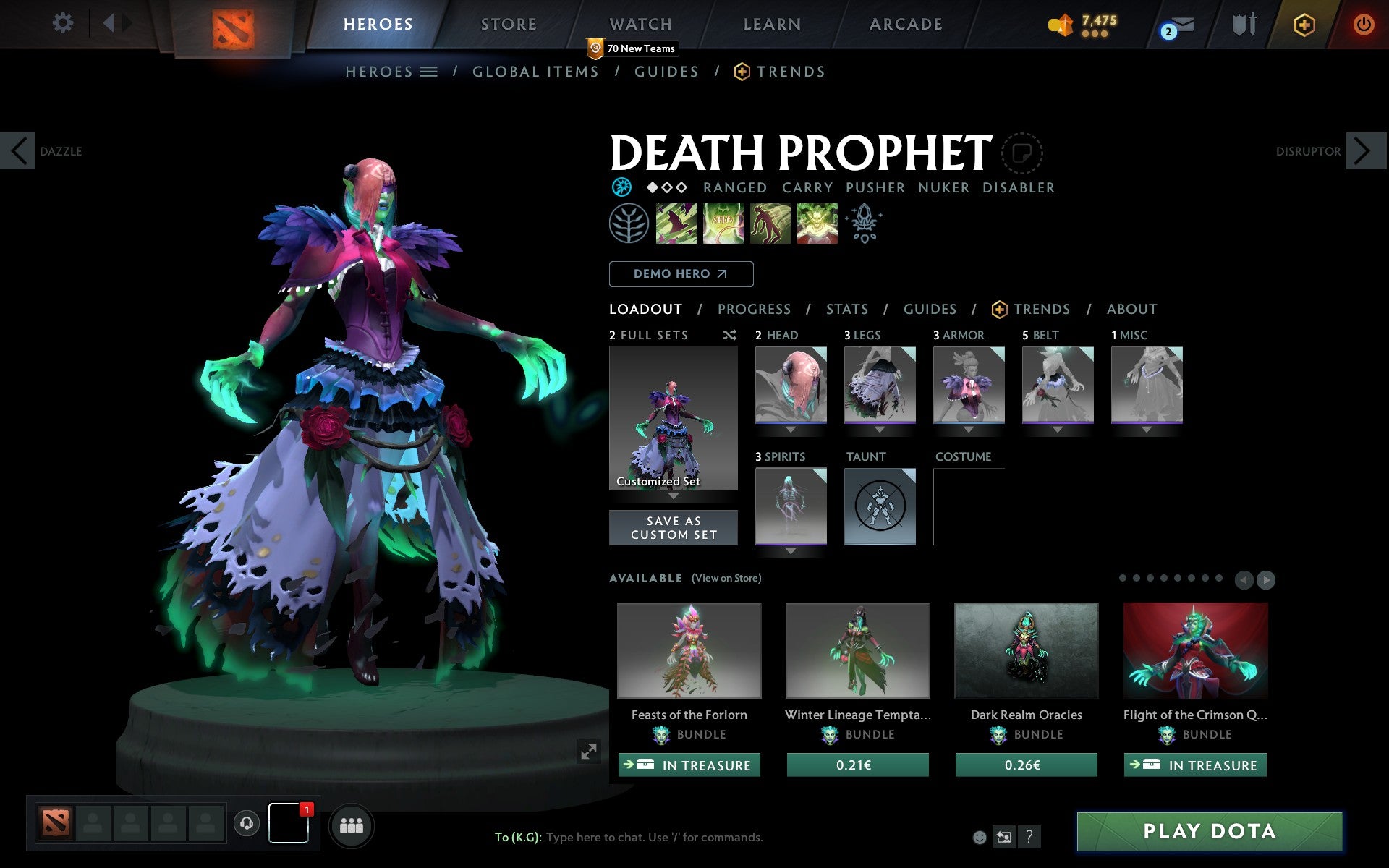The height and width of the screenshot is (868, 1389).
Task: View the hero Stats tab
Action: [846, 310]
